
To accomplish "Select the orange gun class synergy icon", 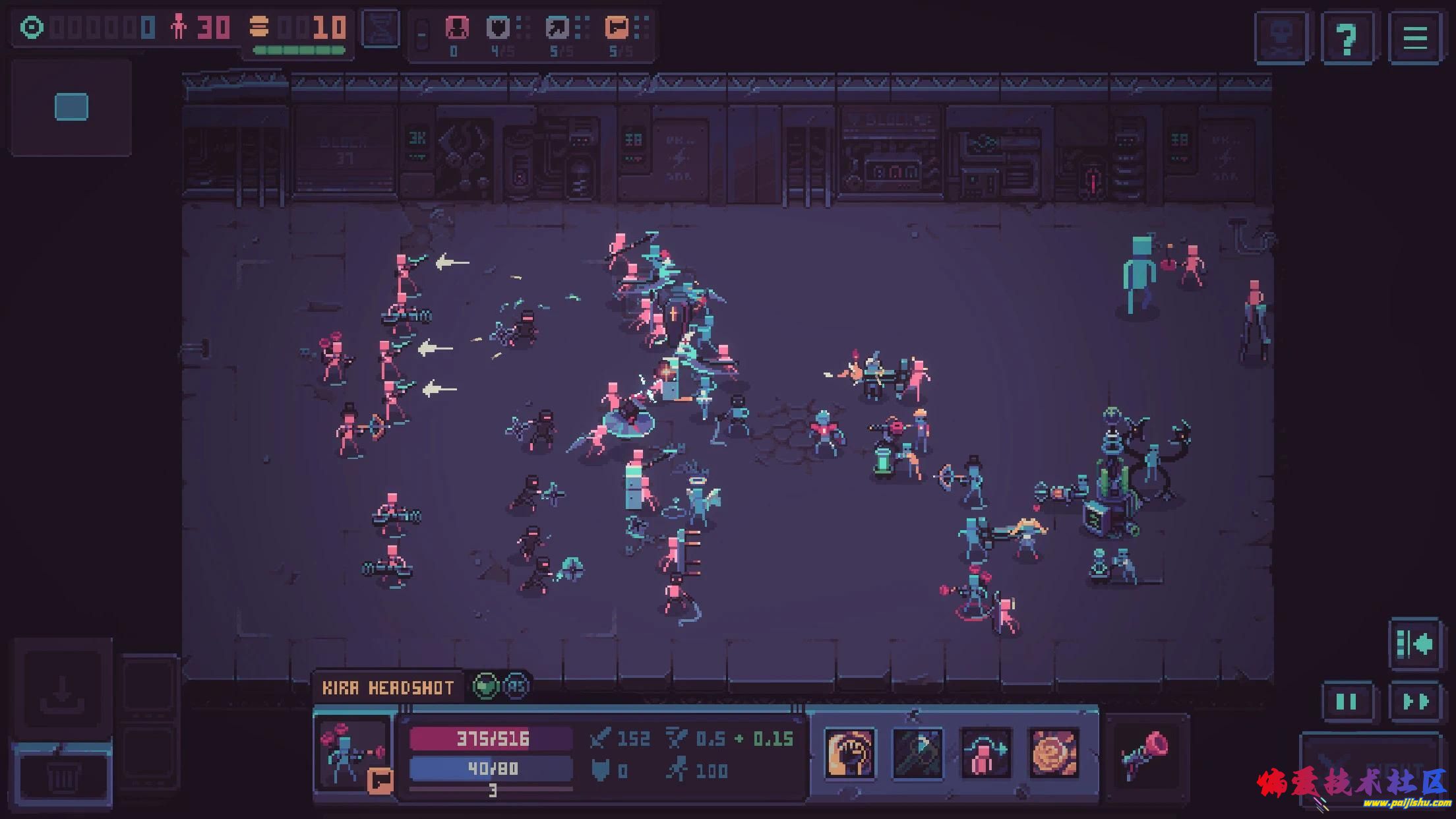I will [617, 28].
